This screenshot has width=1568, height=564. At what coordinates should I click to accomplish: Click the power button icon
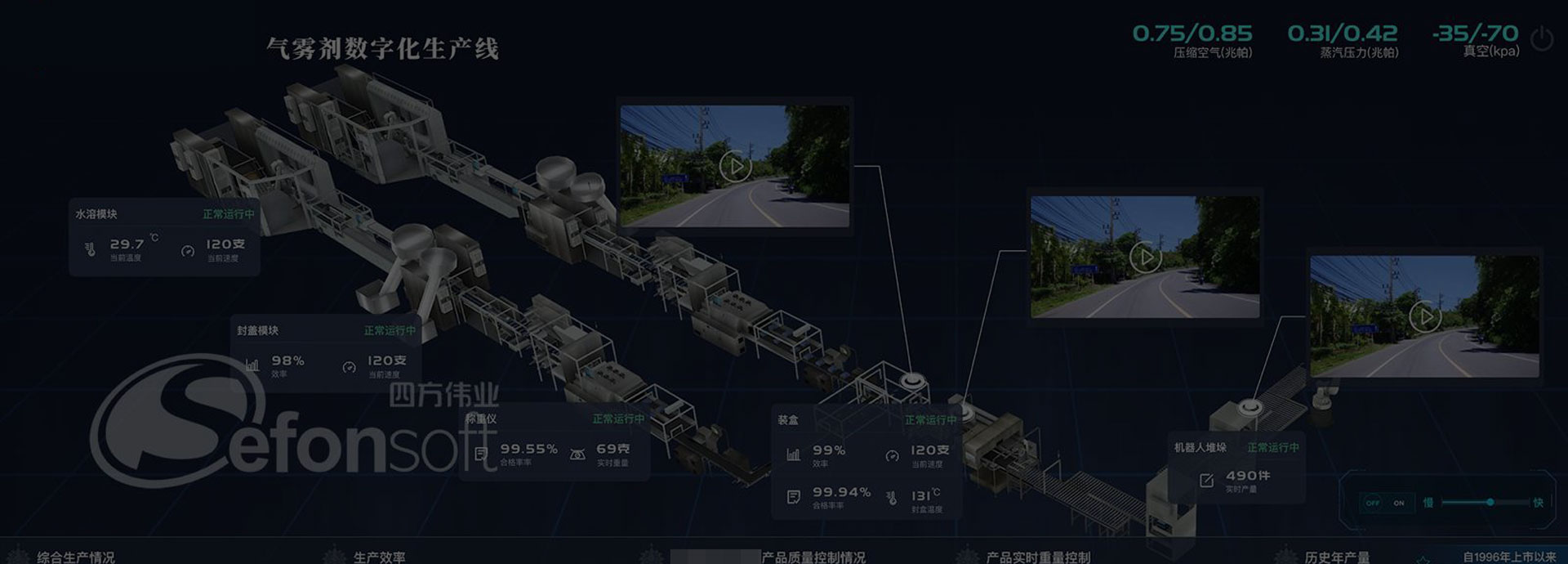(1541, 38)
